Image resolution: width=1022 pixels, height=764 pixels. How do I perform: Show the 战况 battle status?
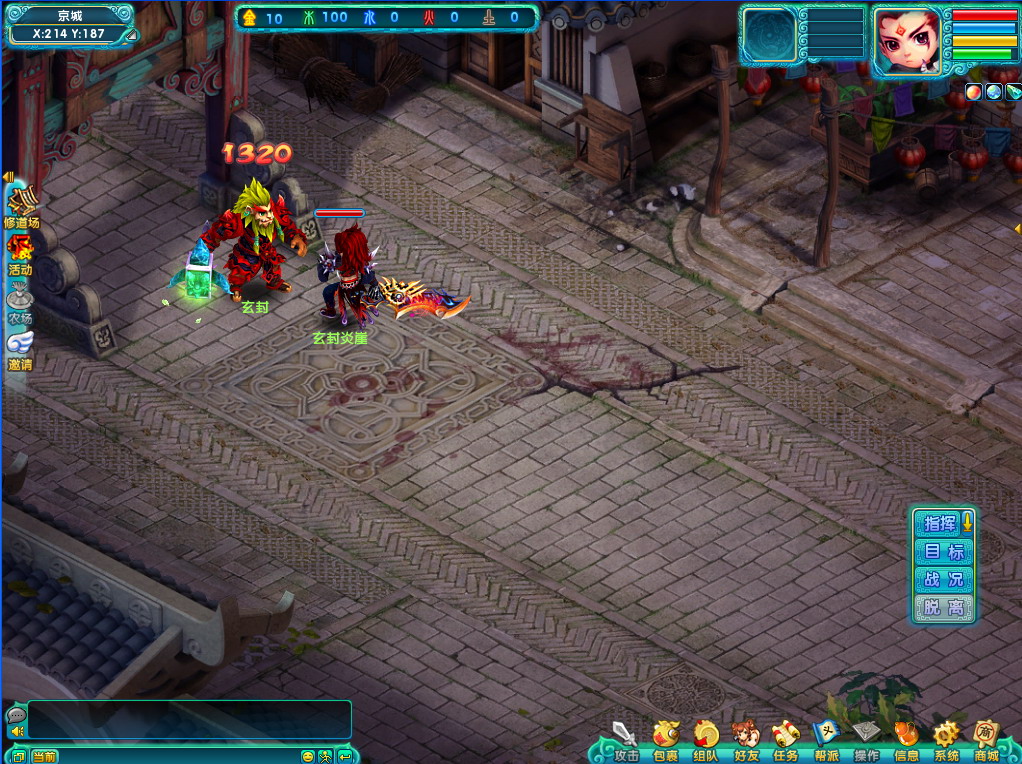click(x=943, y=579)
